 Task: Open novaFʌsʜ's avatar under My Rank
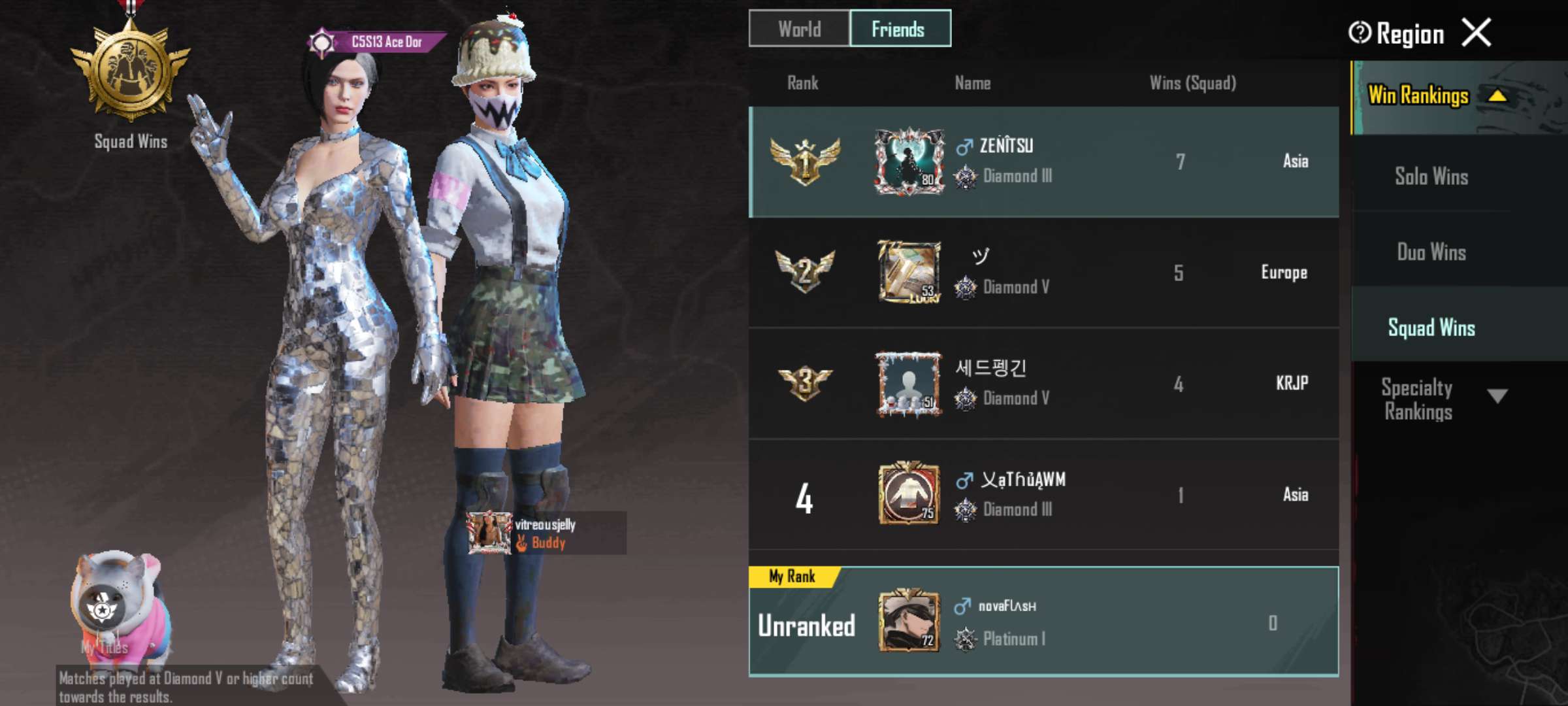point(908,621)
